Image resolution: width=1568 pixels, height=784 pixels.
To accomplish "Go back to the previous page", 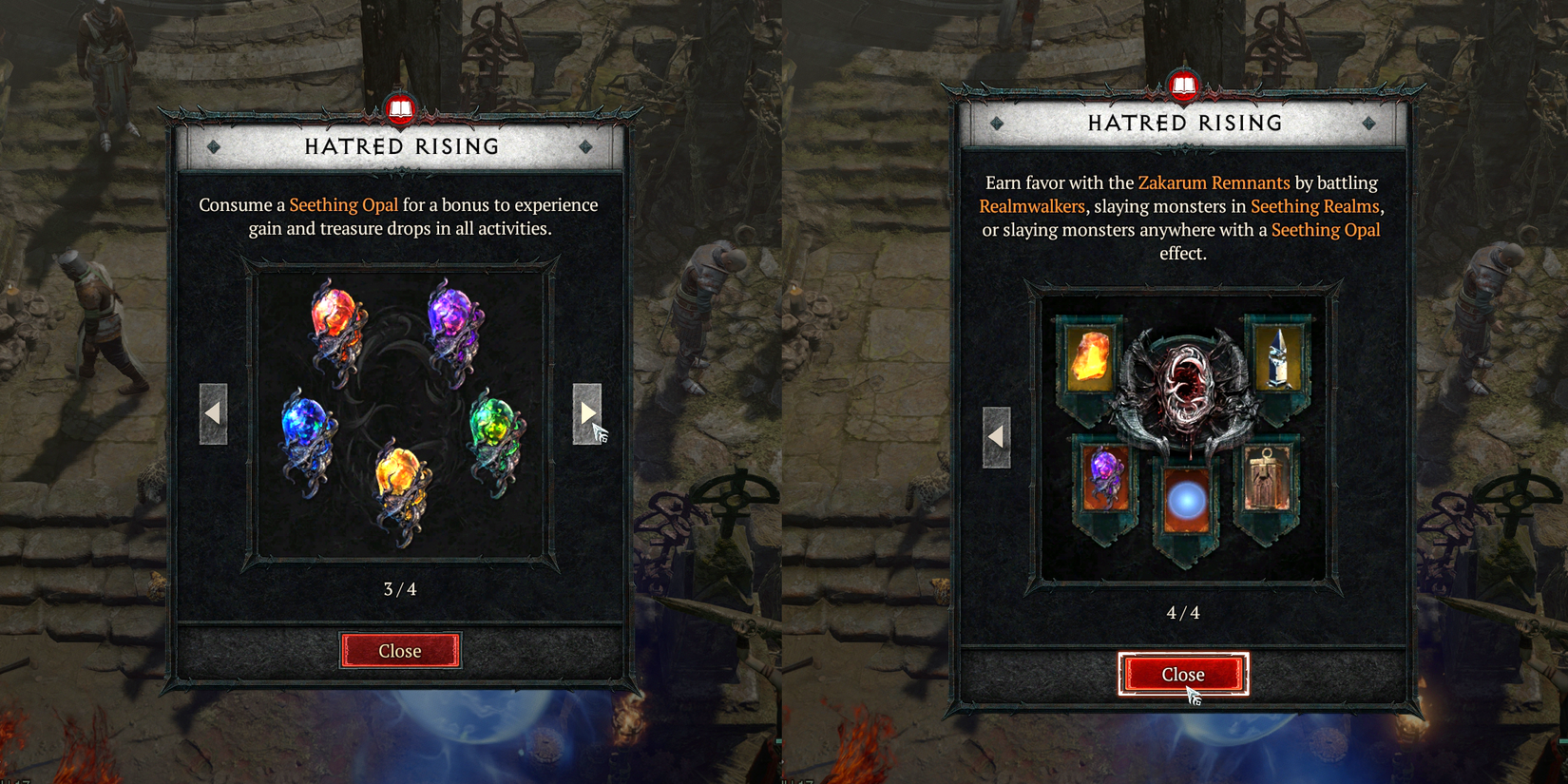I will click(213, 412).
